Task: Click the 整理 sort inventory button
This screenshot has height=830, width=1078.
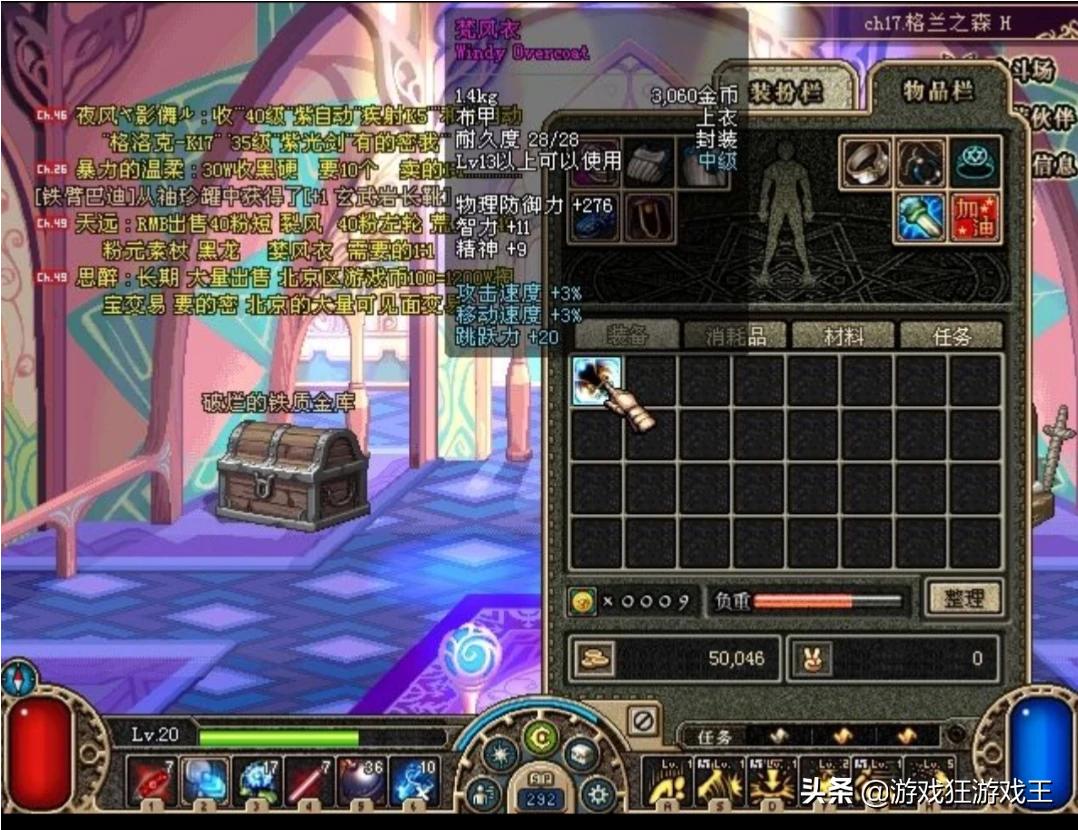Action: click(963, 598)
